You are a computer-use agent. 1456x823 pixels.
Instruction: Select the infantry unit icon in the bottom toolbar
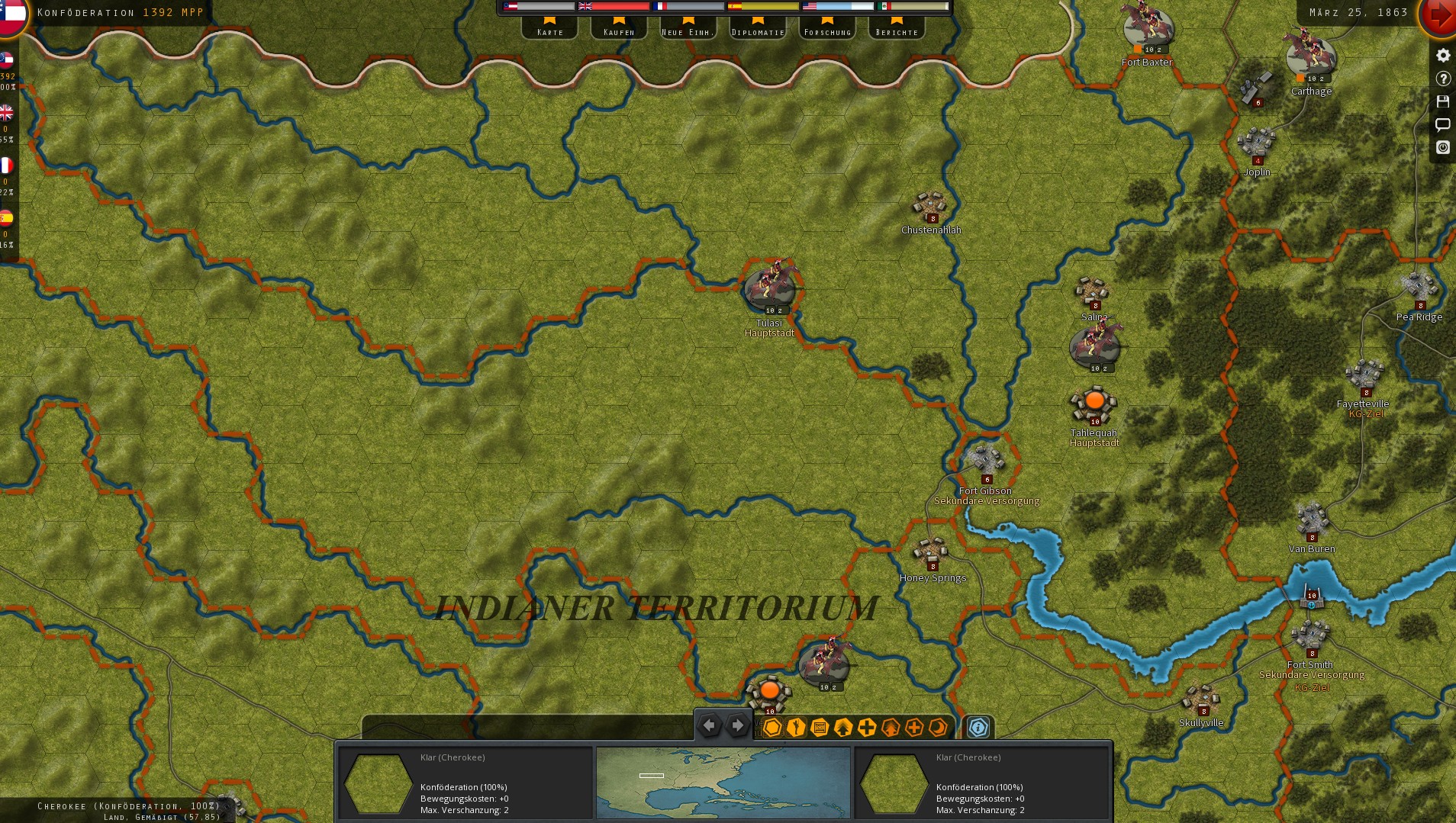tap(795, 728)
